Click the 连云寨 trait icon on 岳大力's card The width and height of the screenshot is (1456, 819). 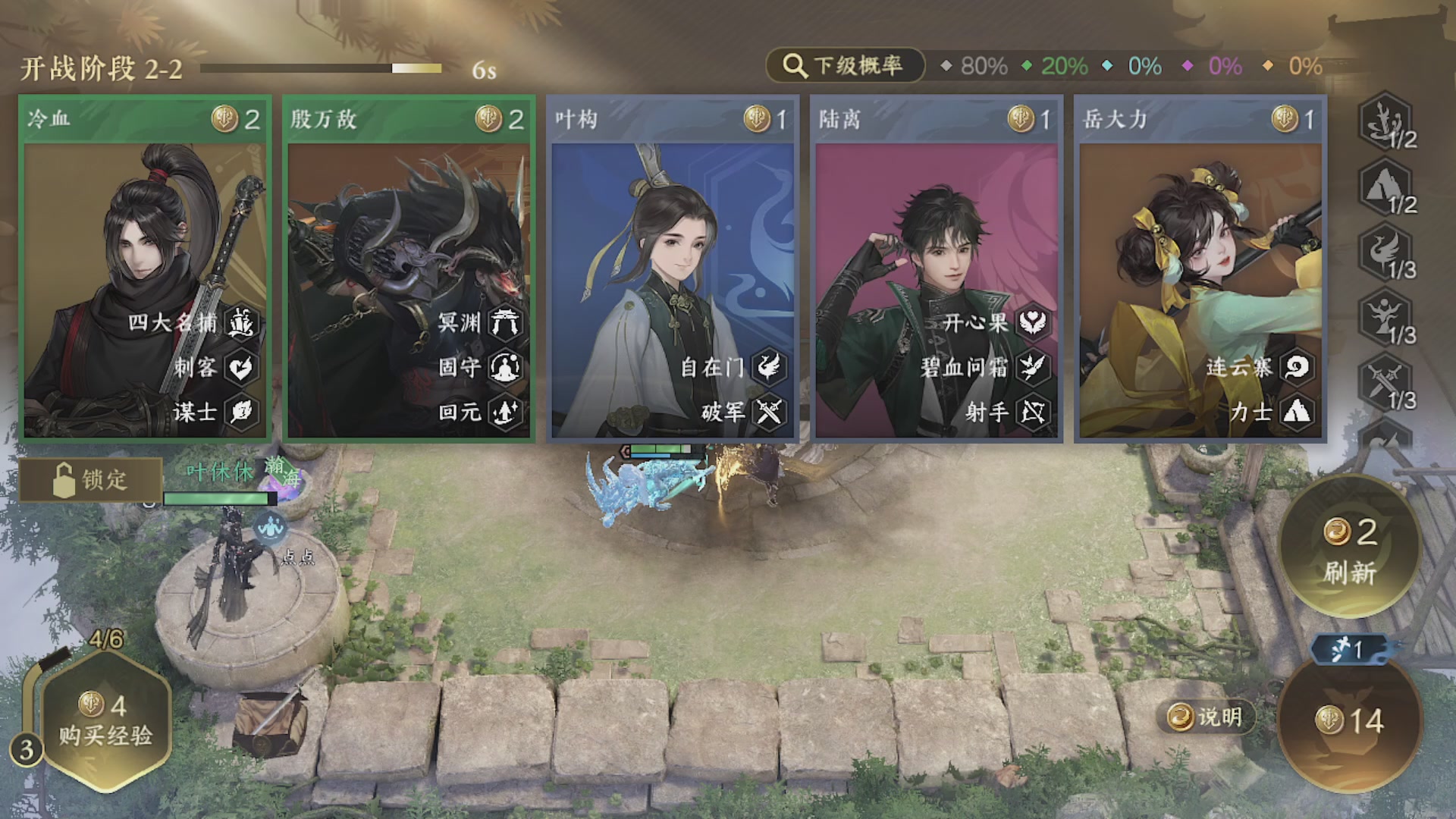coord(1298,367)
